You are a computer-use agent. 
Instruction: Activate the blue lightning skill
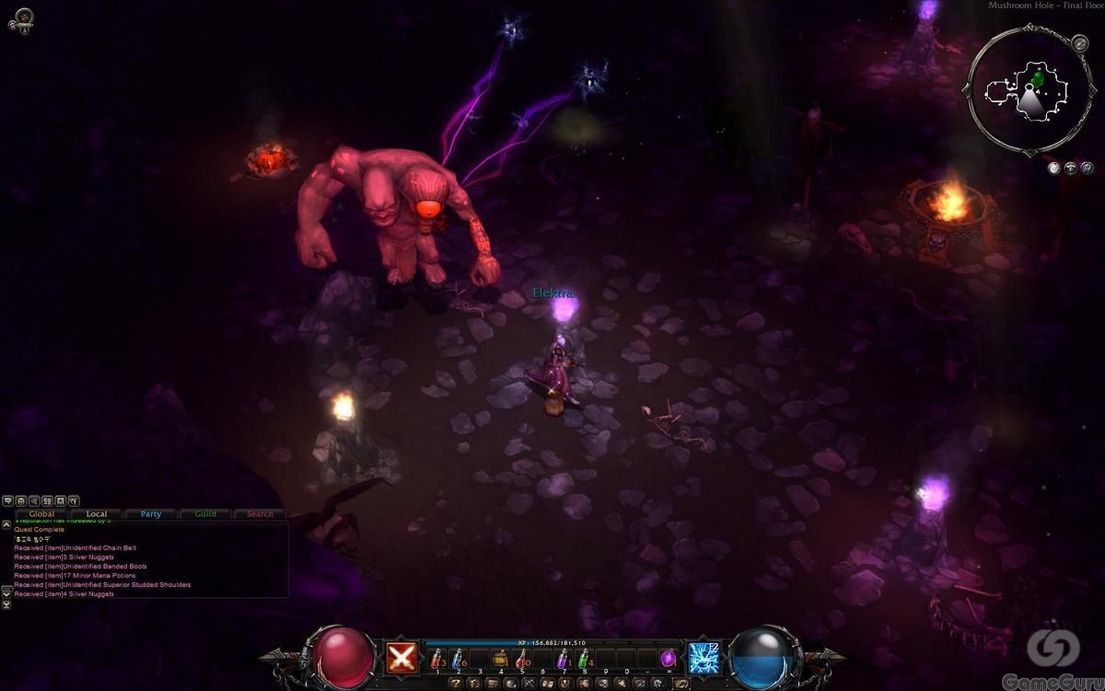click(704, 658)
